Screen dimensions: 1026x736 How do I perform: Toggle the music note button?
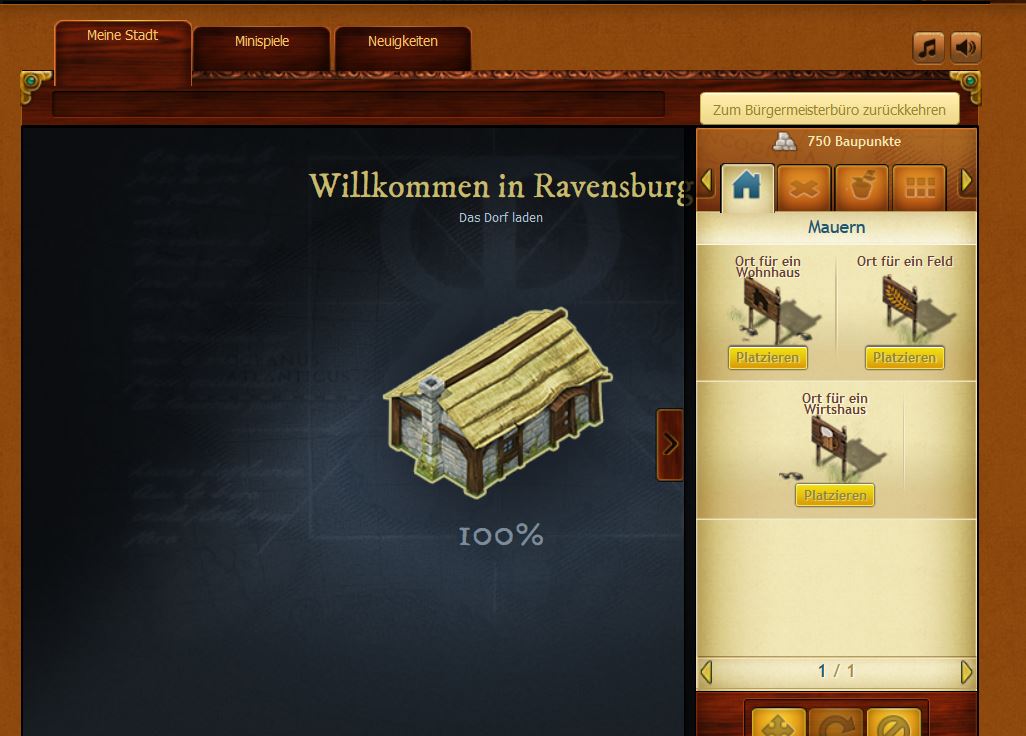(928, 48)
